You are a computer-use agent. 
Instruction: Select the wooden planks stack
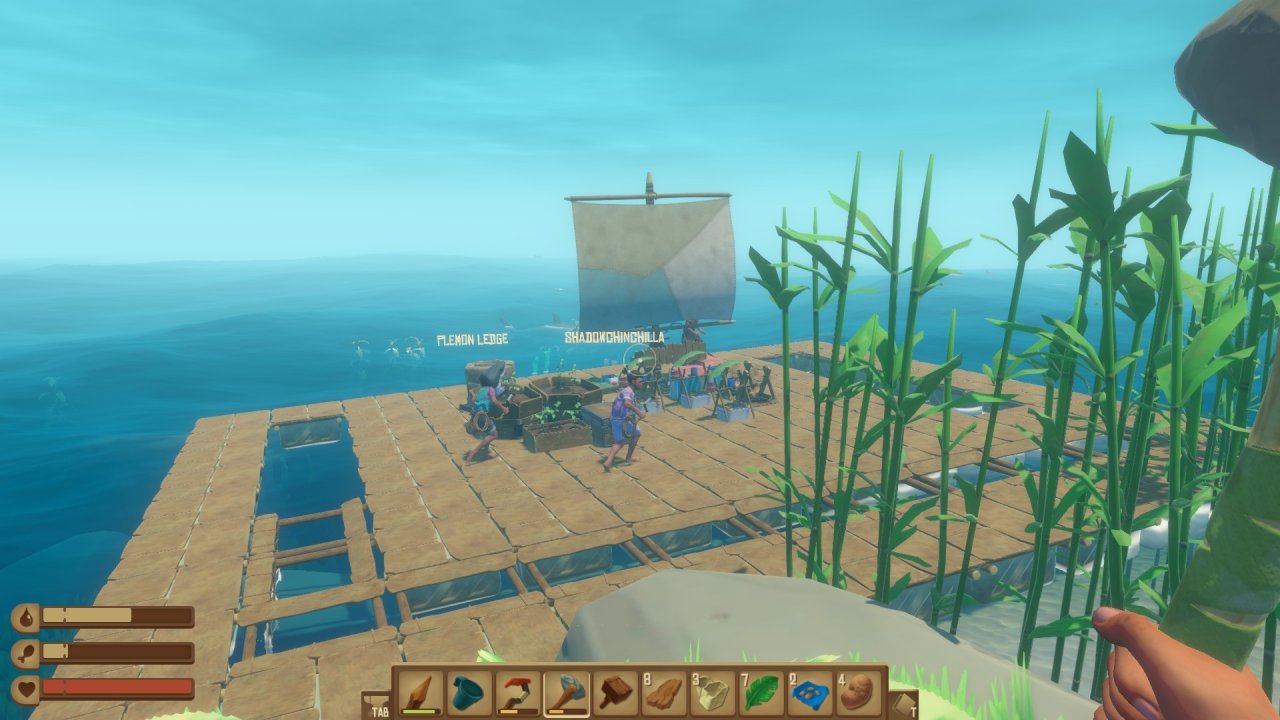(x=664, y=692)
